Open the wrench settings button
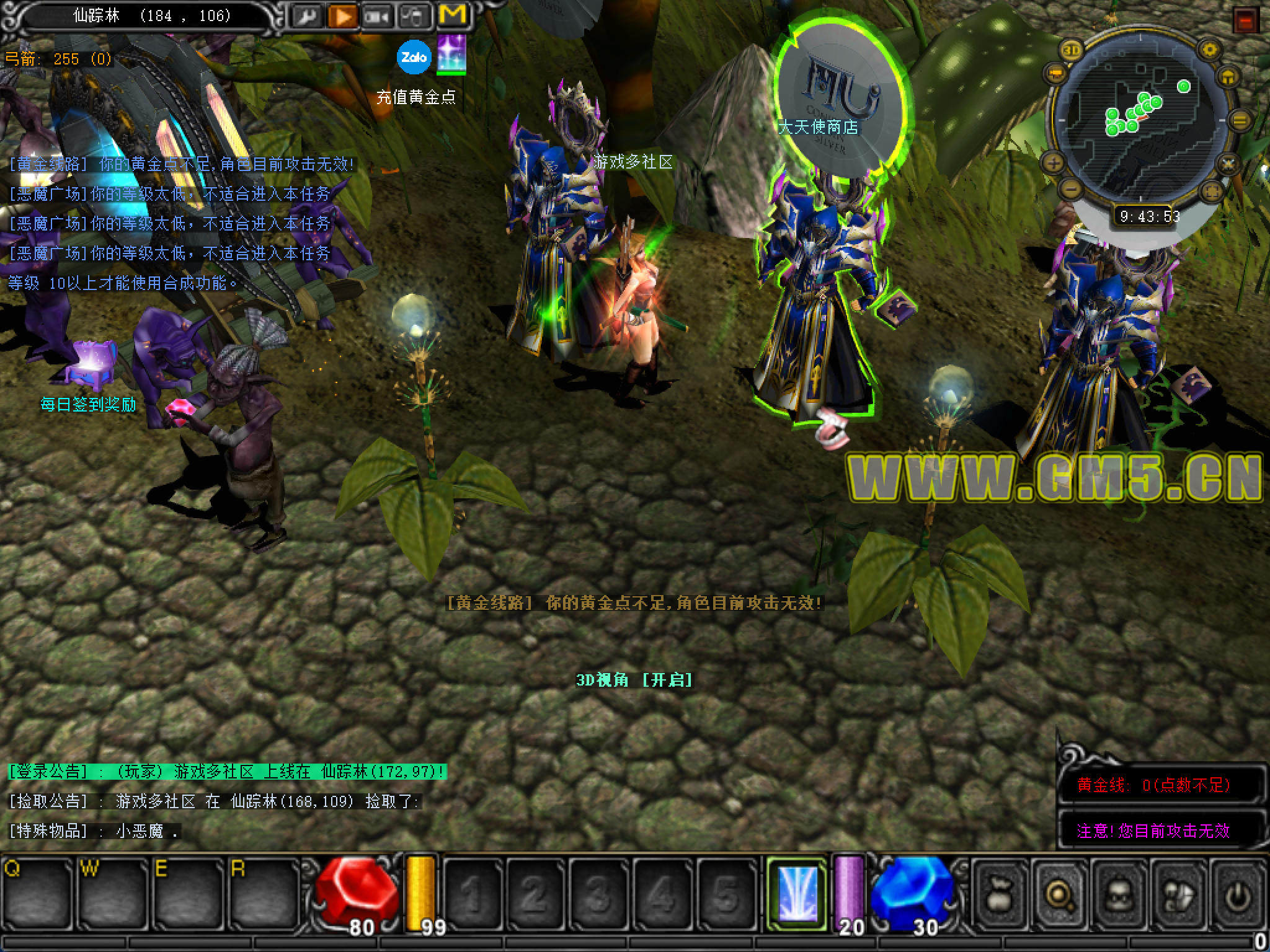The width and height of the screenshot is (1270, 952). tap(306, 17)
